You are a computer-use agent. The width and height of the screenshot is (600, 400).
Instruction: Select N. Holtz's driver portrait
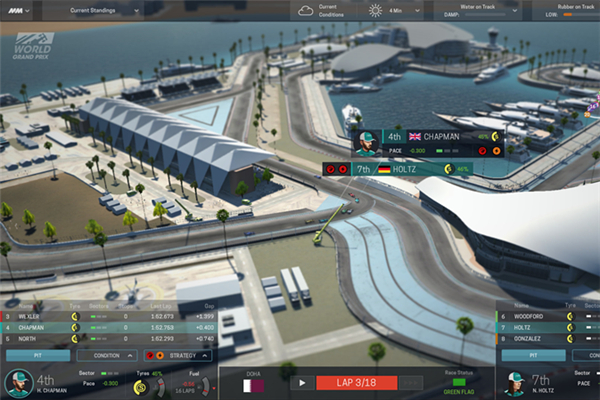(x=517, y=383)
